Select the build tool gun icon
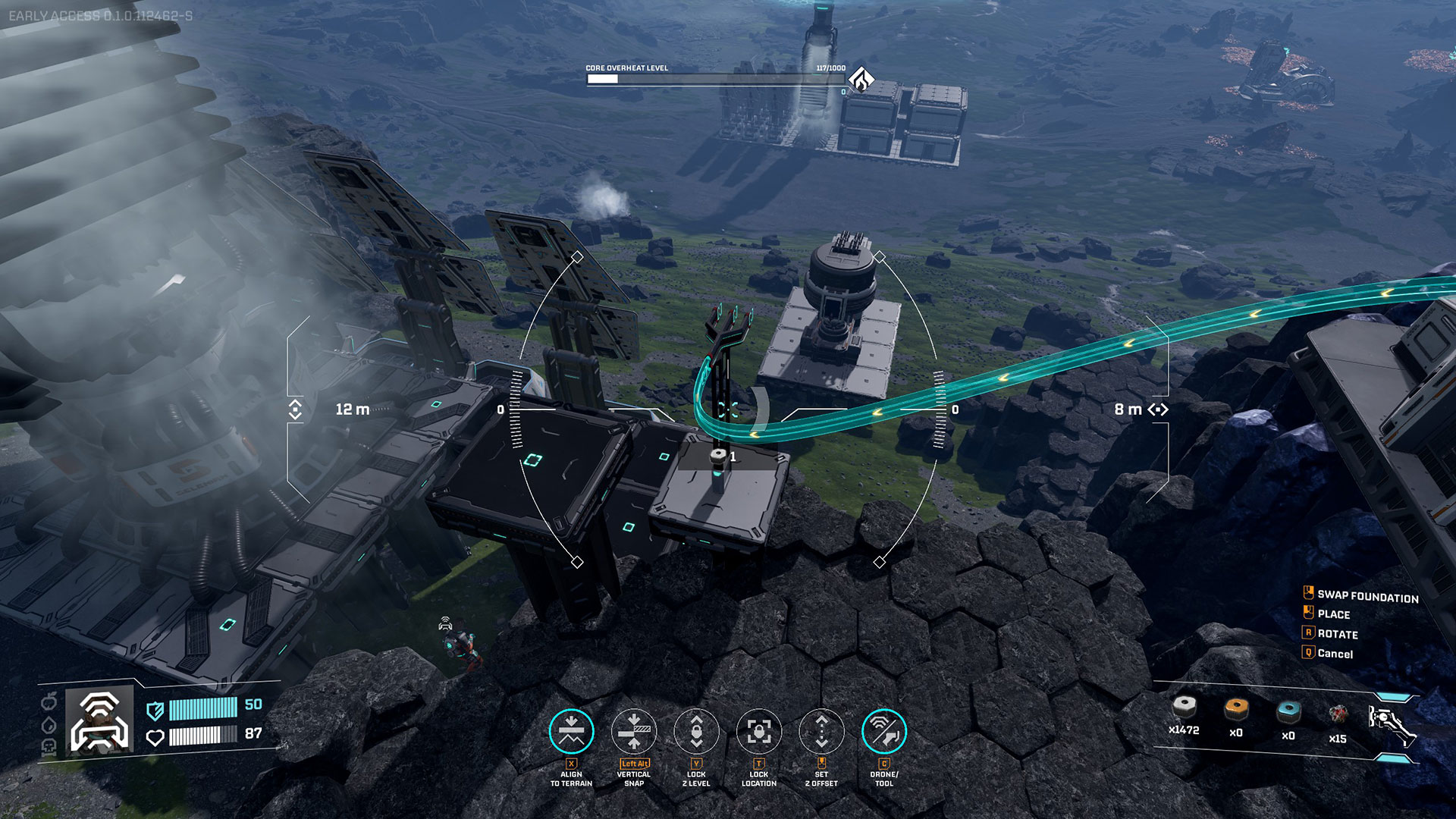The height and width of the screenshot is (819, 1456). click(x=1391, y=725)
